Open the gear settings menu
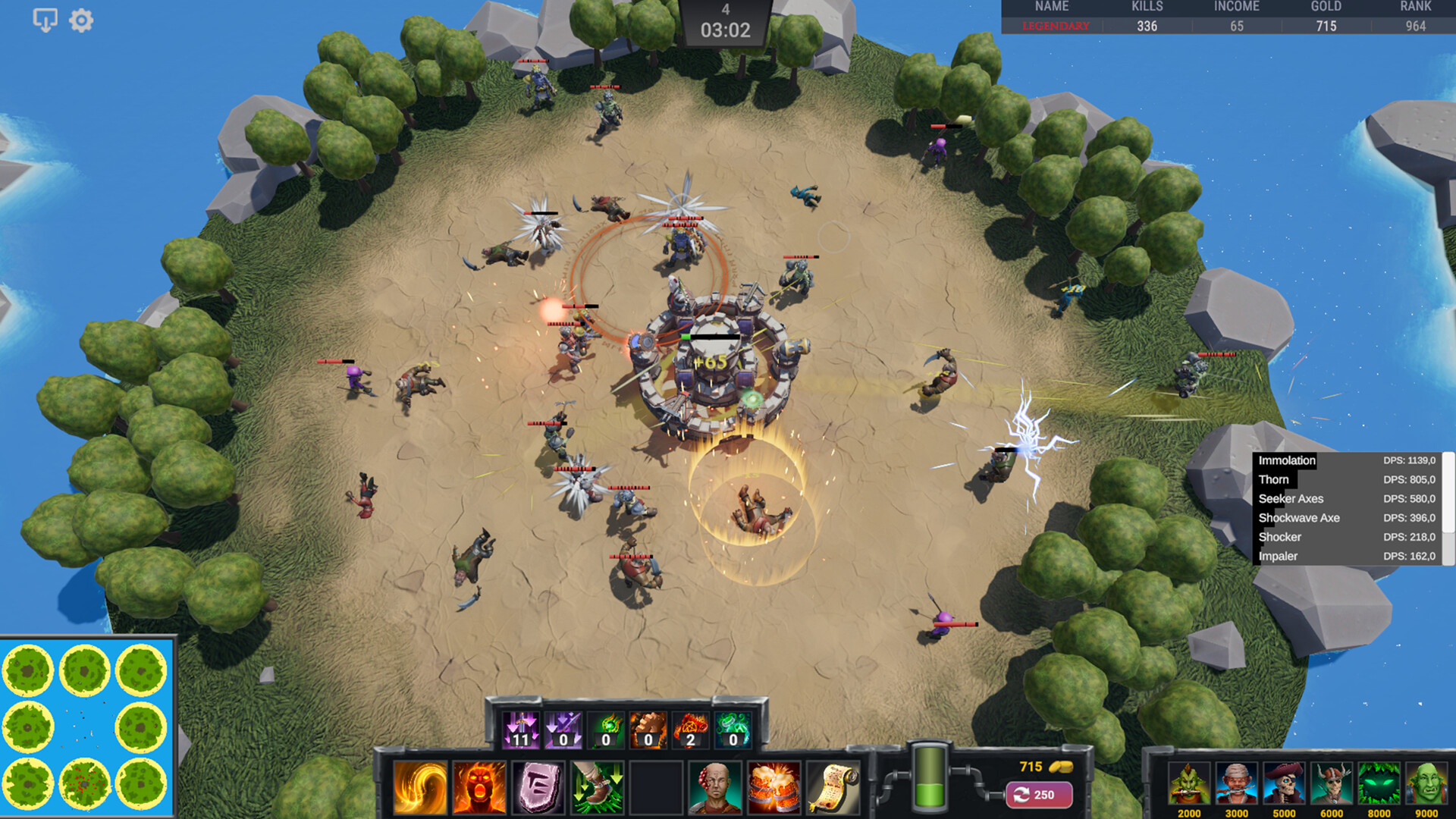This screenshot has height=819, width=1456. pos(81,20)
